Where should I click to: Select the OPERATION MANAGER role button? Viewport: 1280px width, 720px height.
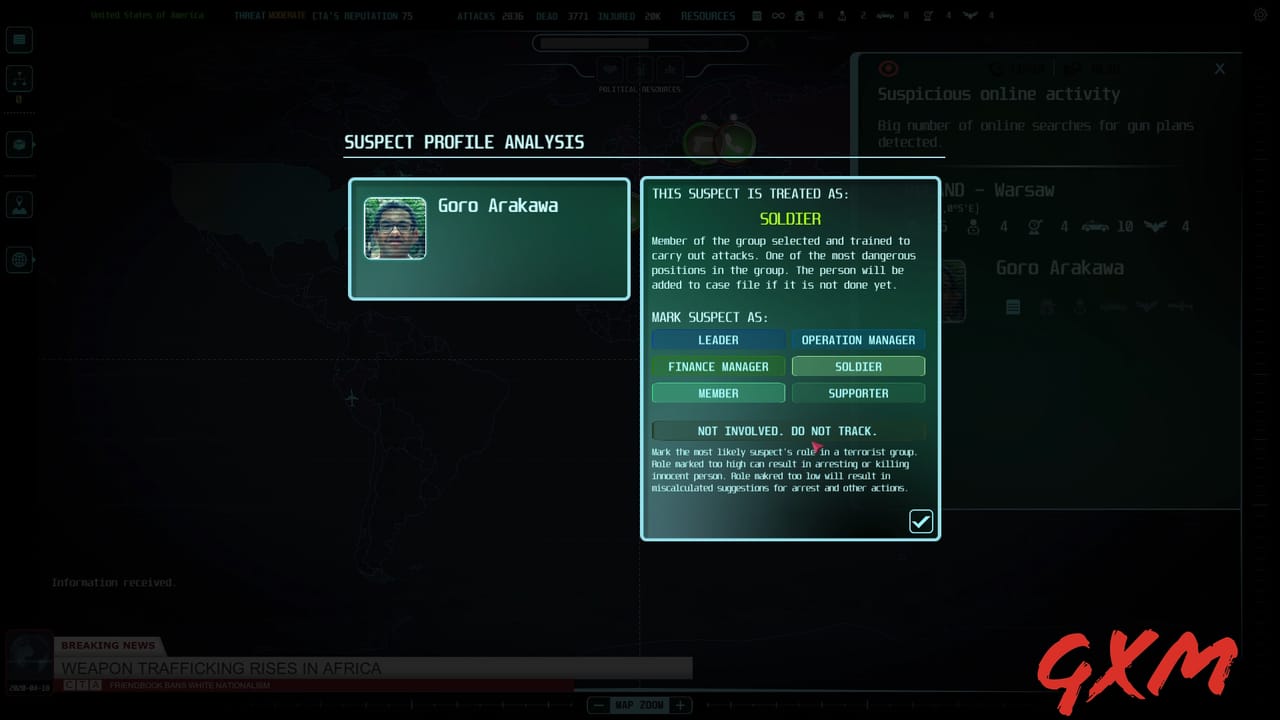click(x=858, y=340)
